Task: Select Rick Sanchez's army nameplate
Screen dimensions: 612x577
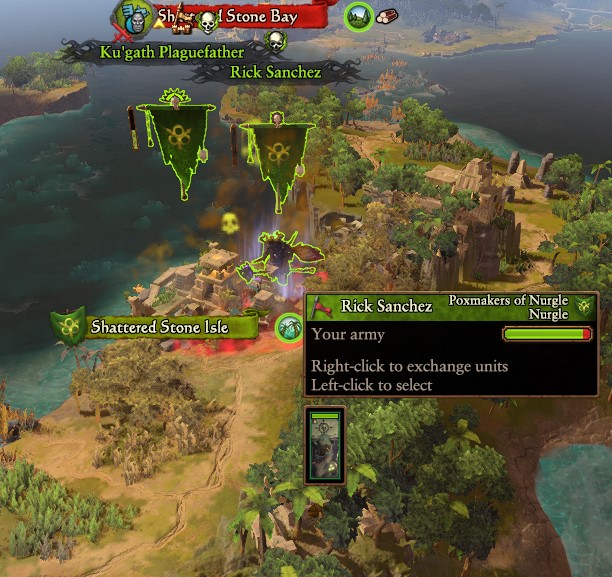Action: 275,72
